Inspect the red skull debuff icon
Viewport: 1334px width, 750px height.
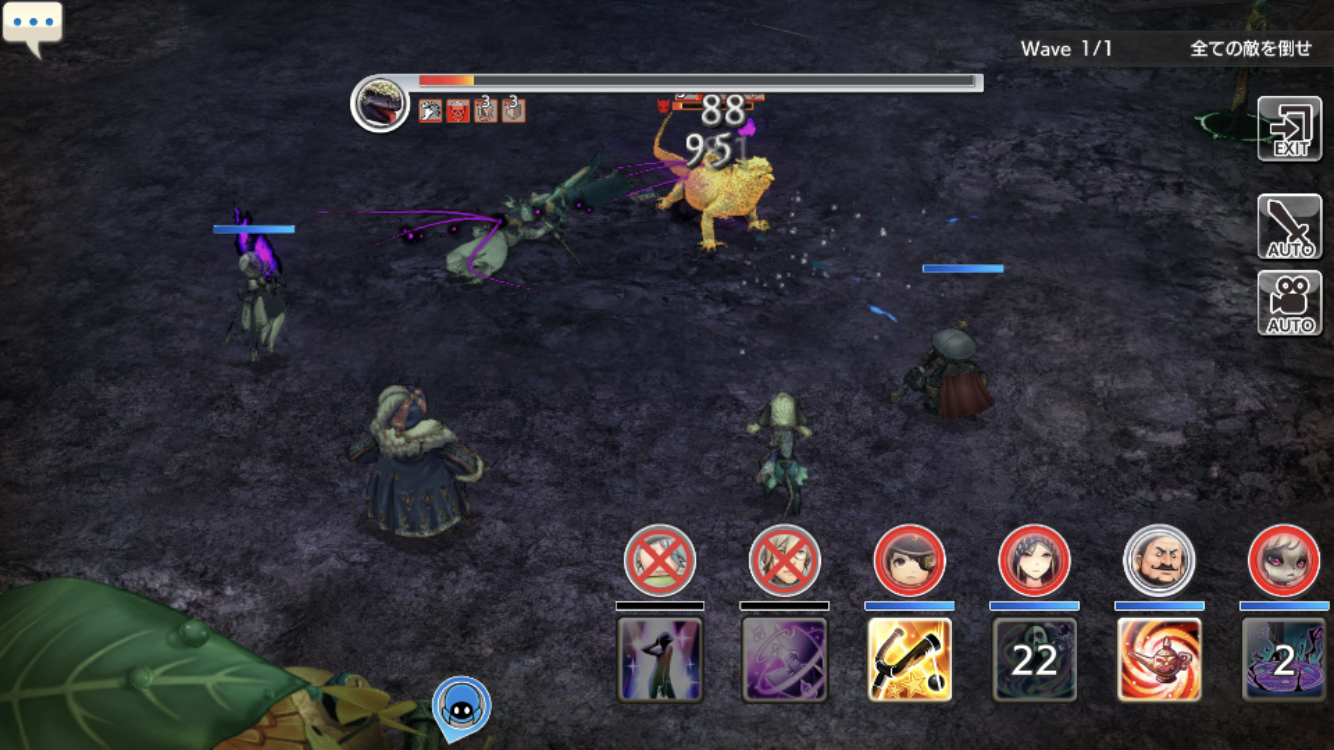[458, 110]
